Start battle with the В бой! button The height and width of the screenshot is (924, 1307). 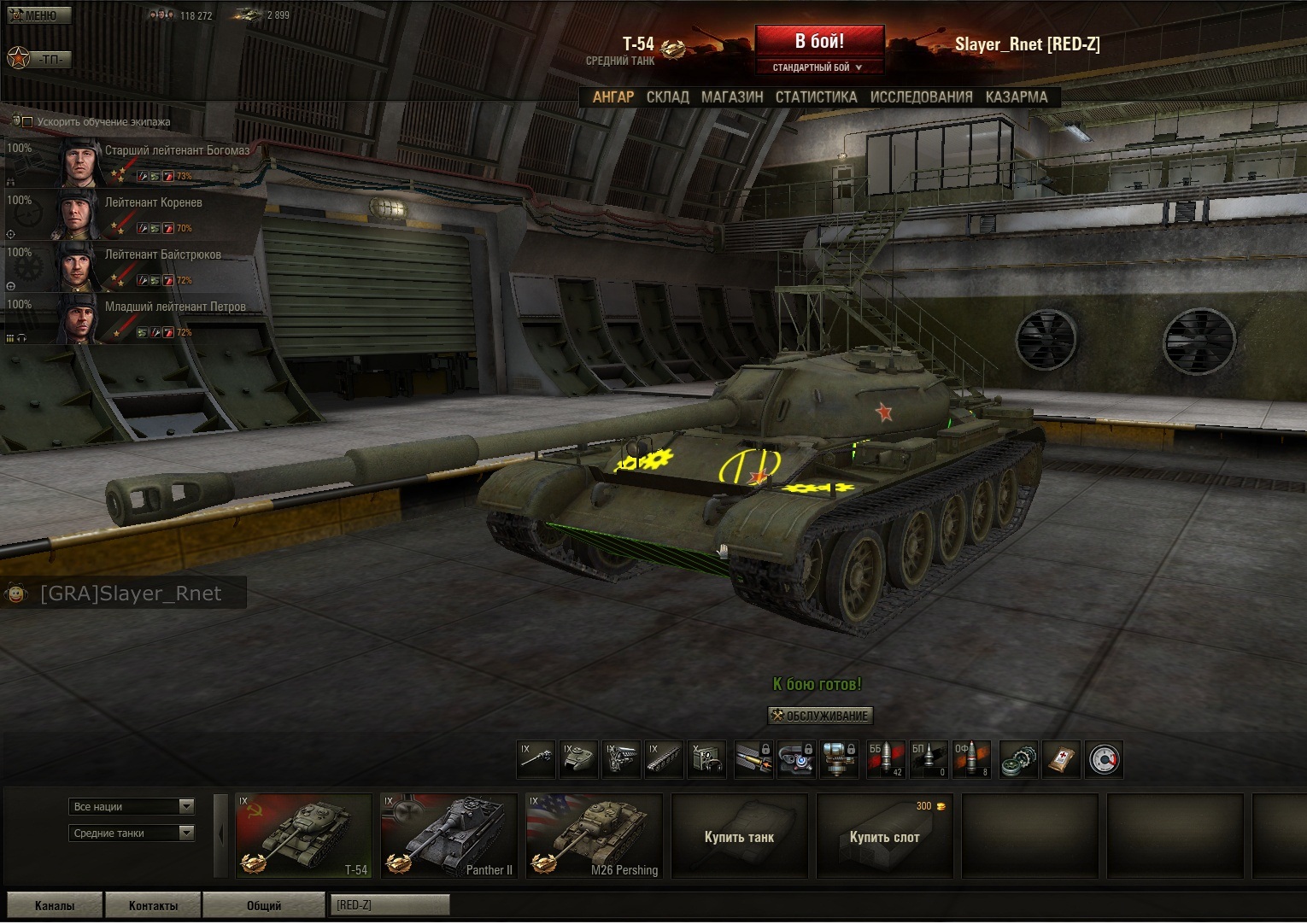(819, 41)
